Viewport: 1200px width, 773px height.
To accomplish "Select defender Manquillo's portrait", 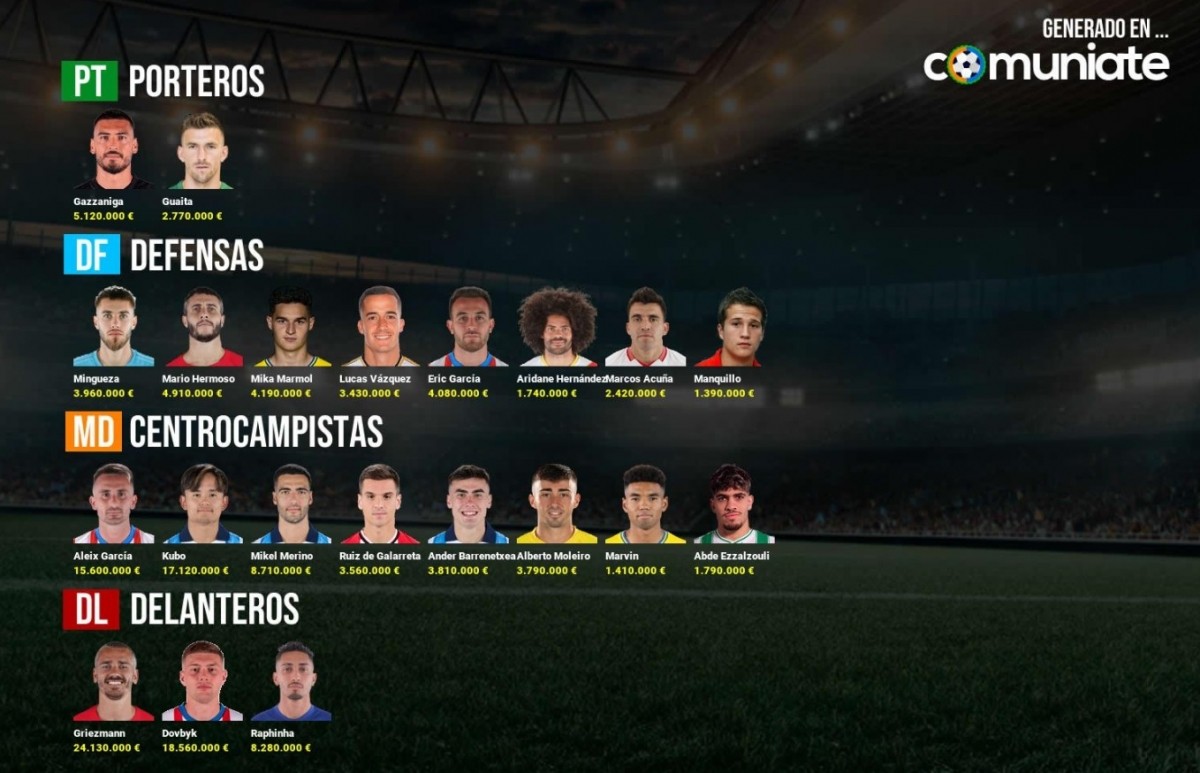I will point(740,327).
